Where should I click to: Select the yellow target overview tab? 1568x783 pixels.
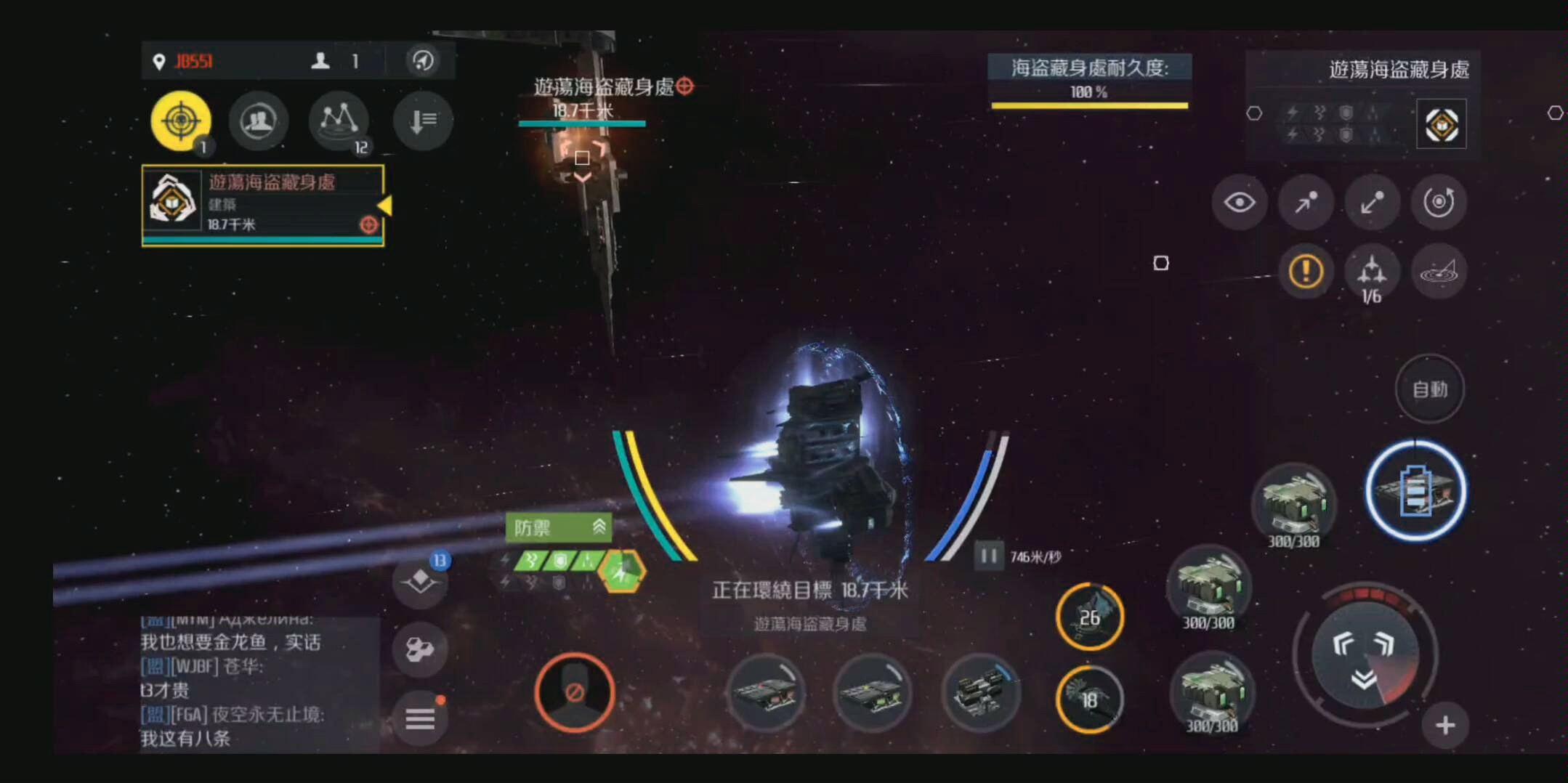point(181,120)
